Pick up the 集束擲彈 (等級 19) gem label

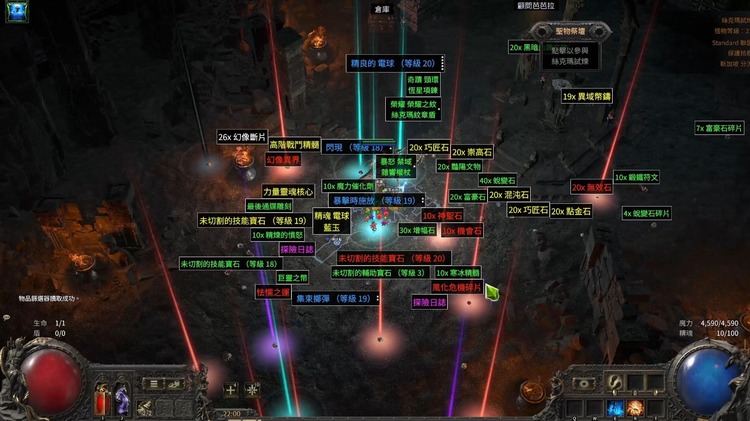[x=337, y=298]
